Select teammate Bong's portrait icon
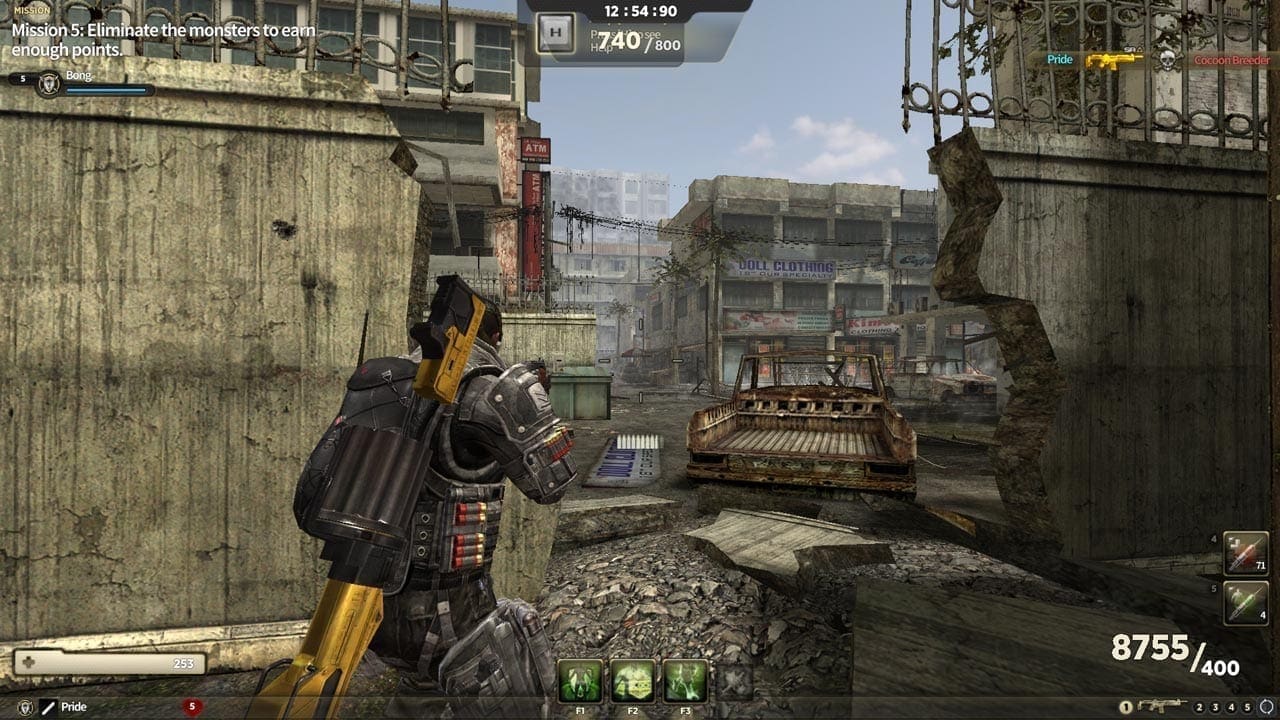Image resolution: width=1280 pixels, height=720 pixels. coord(48,84)
